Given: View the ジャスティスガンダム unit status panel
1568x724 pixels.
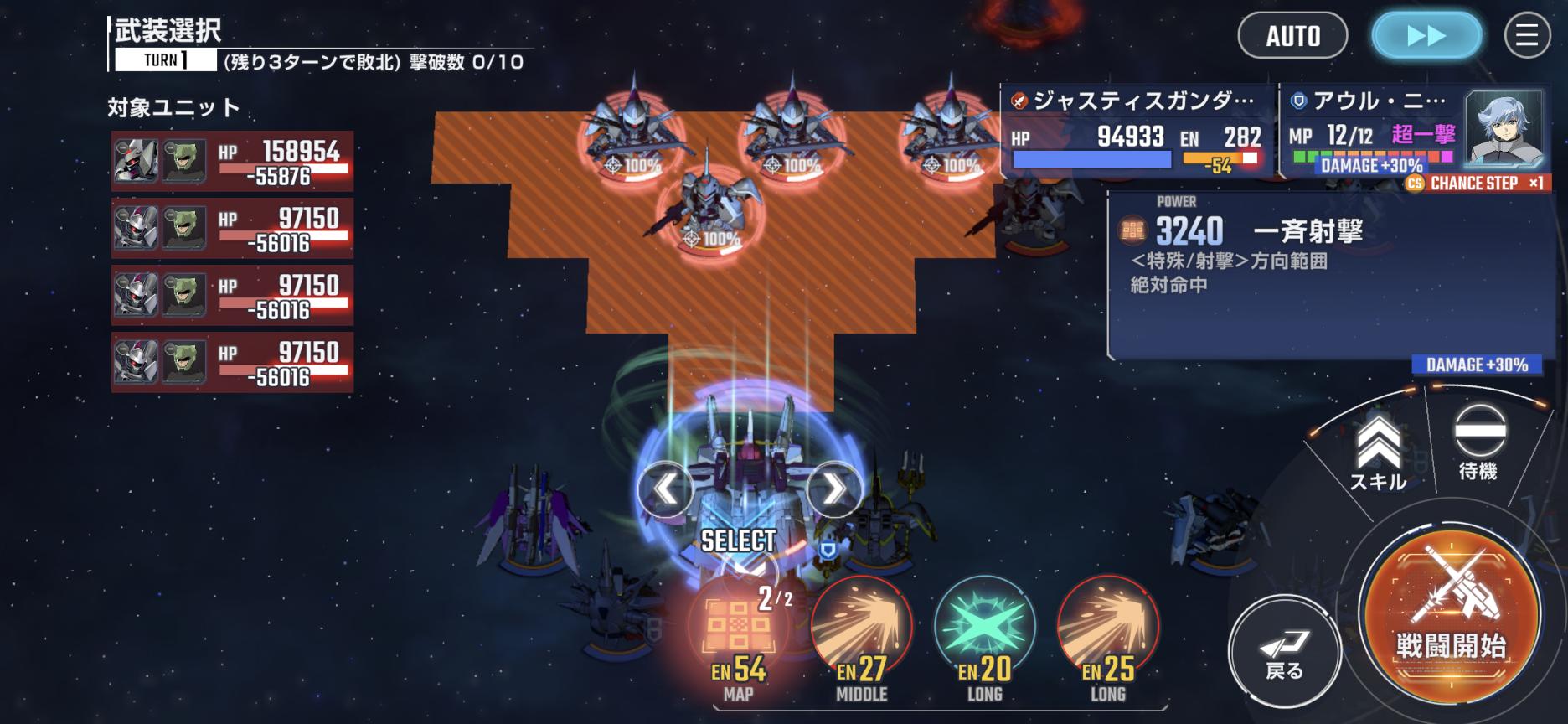Looking at the screenshot, I should click(1137, 132).
